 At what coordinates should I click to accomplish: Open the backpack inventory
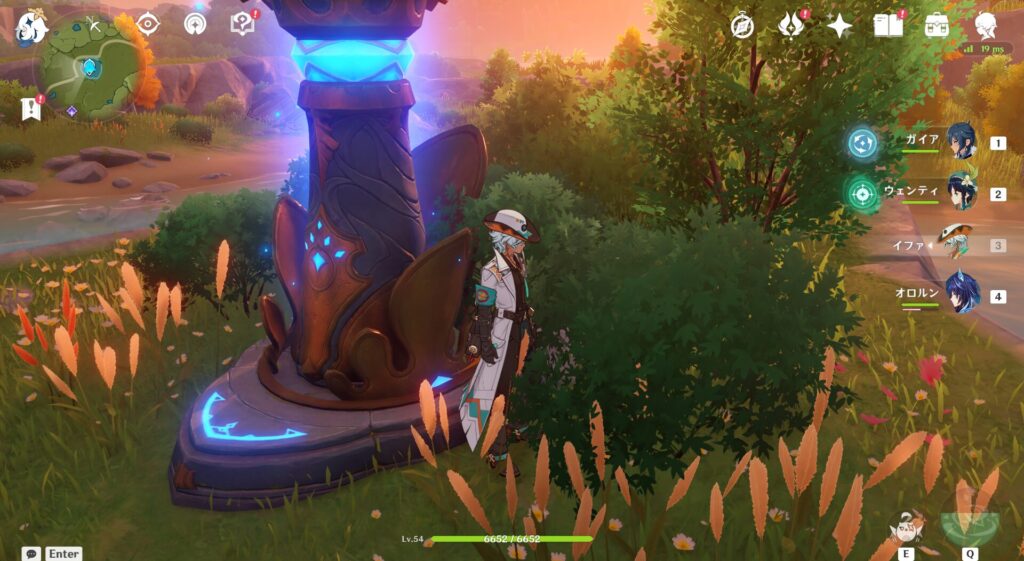tap(937, 26)
